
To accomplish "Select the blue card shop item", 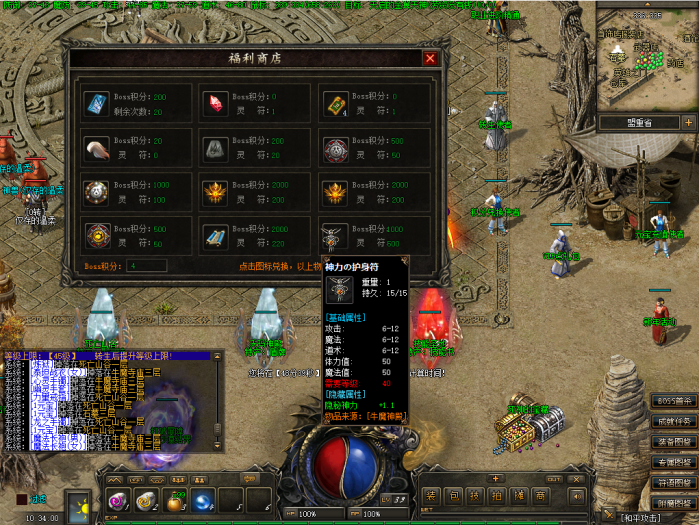I will [98, 103].
